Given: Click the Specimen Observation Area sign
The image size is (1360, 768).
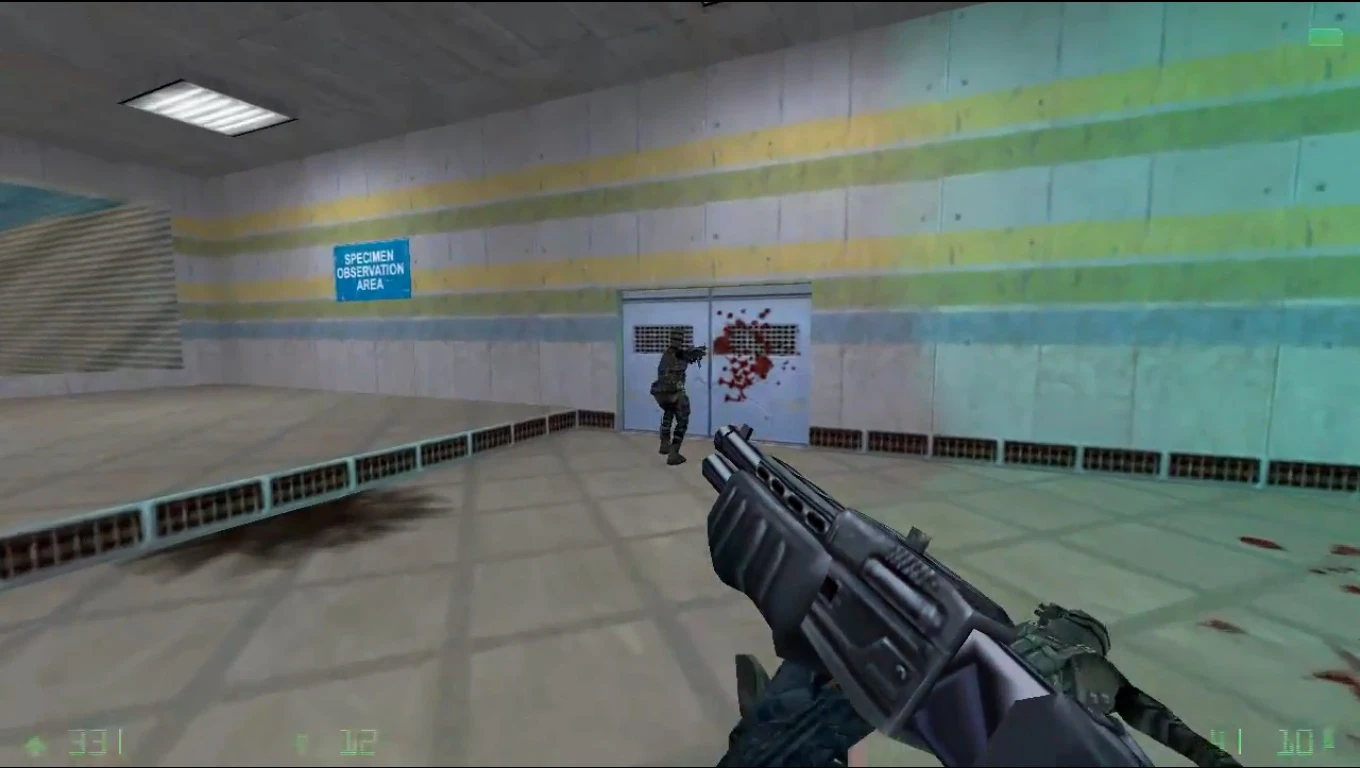Looking at the screenshot, I should [x=370, y=268].
